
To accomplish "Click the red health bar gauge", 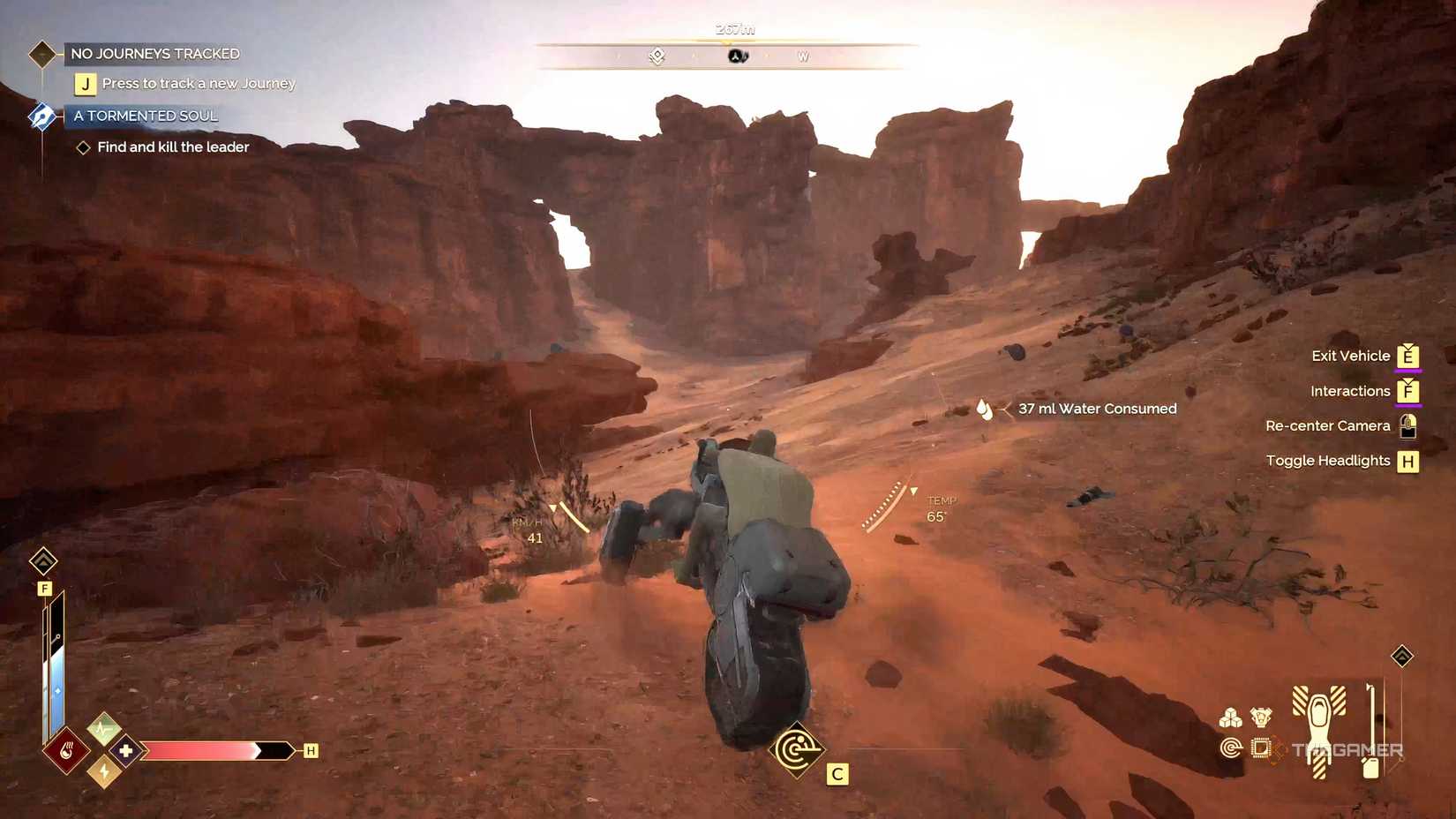I will pos(212,750).
